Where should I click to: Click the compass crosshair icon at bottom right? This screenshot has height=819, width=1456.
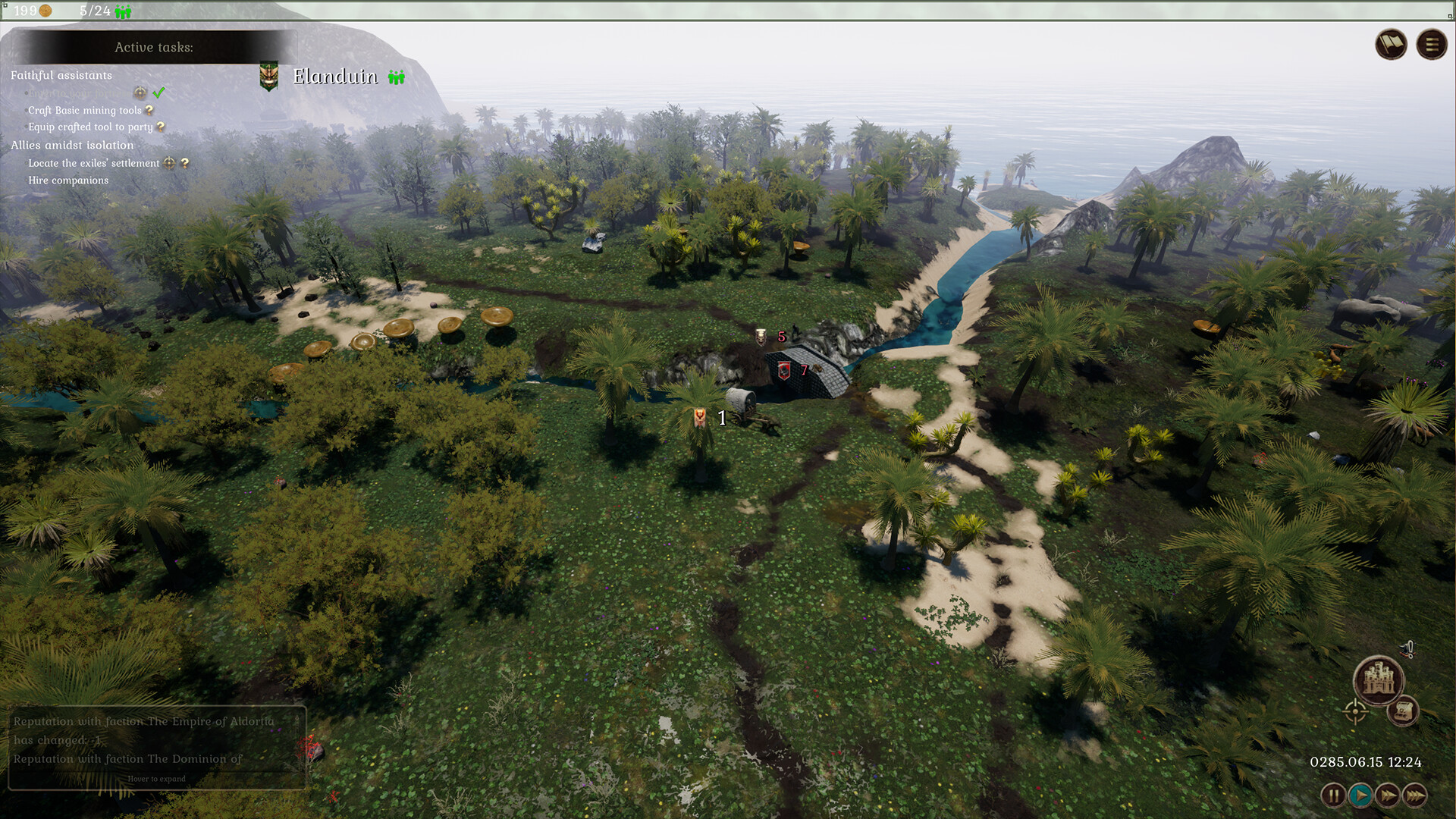tap(1354, 712)
